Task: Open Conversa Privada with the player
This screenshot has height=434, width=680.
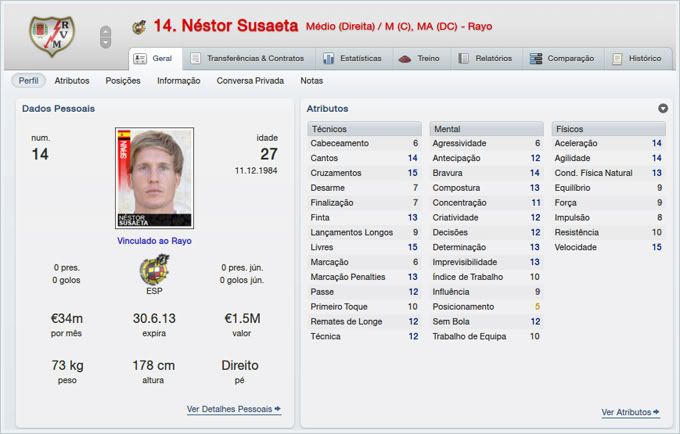Action: [250, 80]
